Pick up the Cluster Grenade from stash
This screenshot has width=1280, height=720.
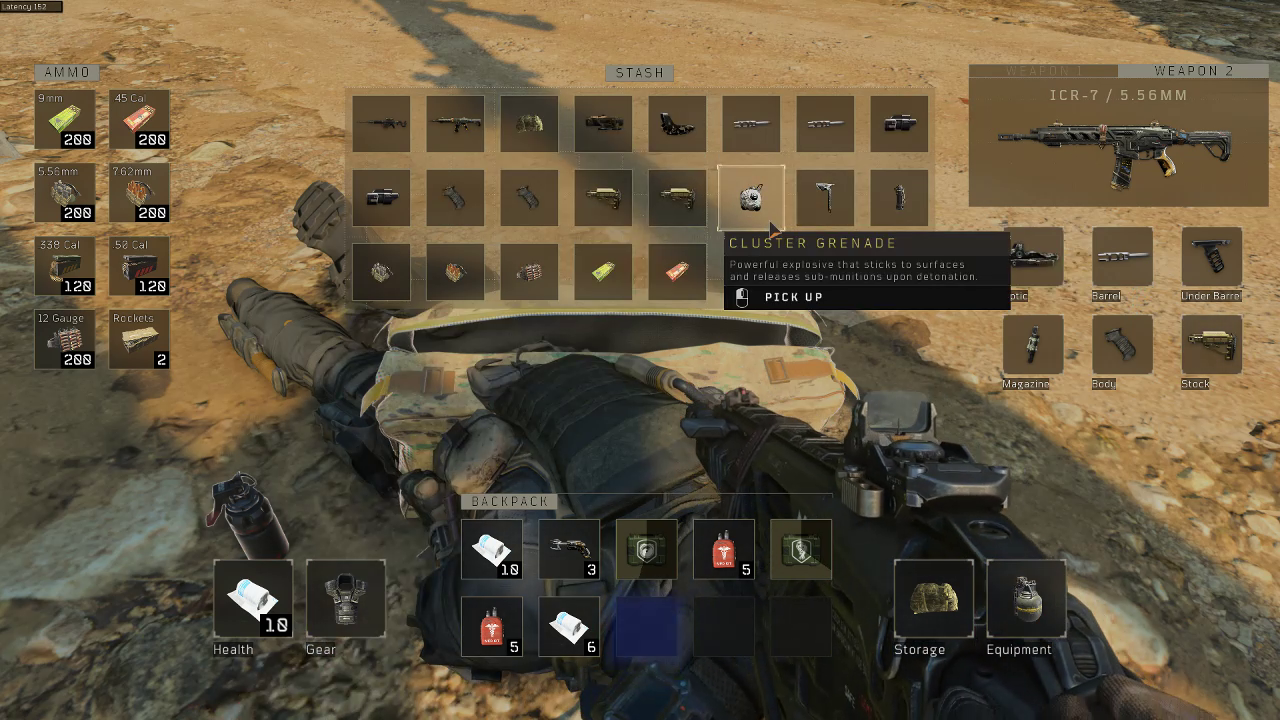751,197
